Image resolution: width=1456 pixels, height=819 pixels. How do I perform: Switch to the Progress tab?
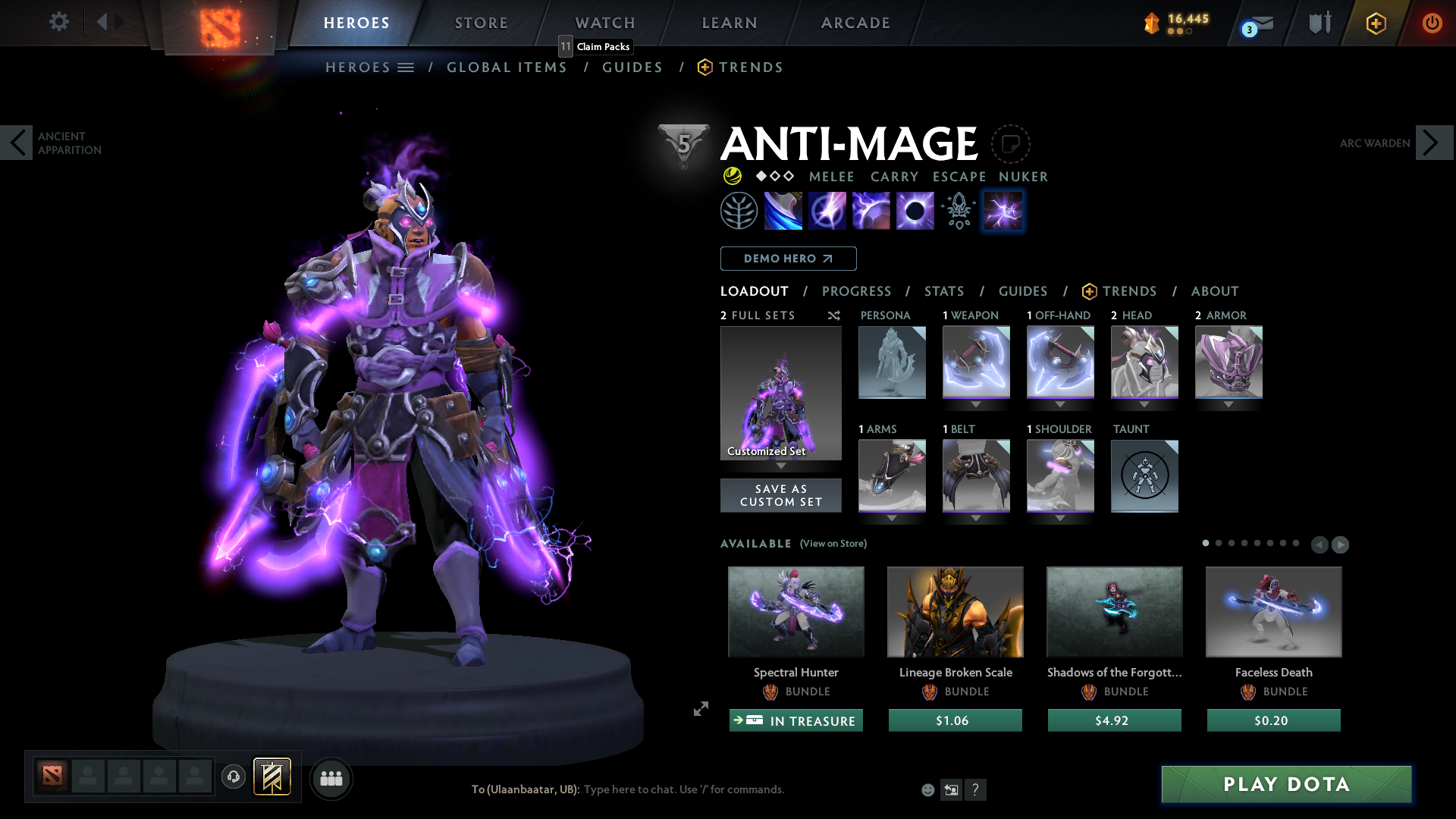tap(857, 291)
